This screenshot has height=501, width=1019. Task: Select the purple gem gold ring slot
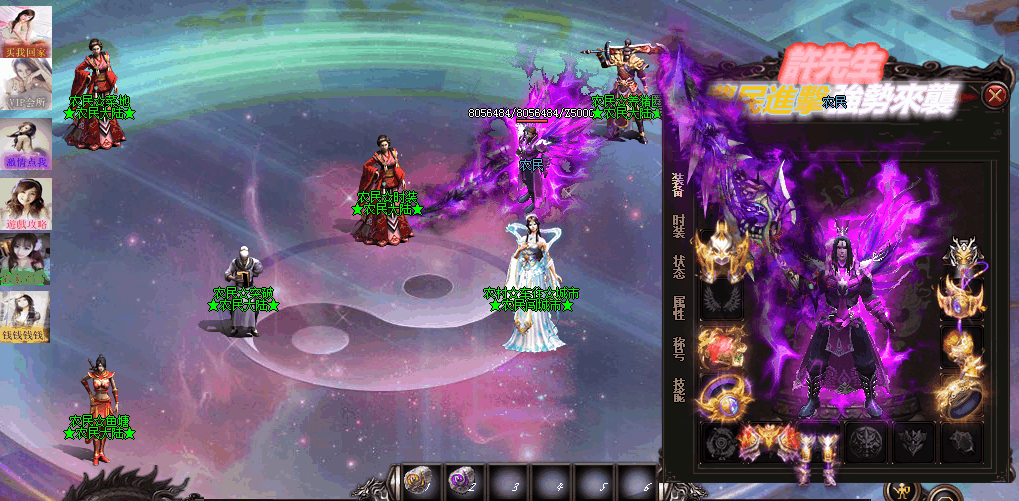[x=720, y=397]
